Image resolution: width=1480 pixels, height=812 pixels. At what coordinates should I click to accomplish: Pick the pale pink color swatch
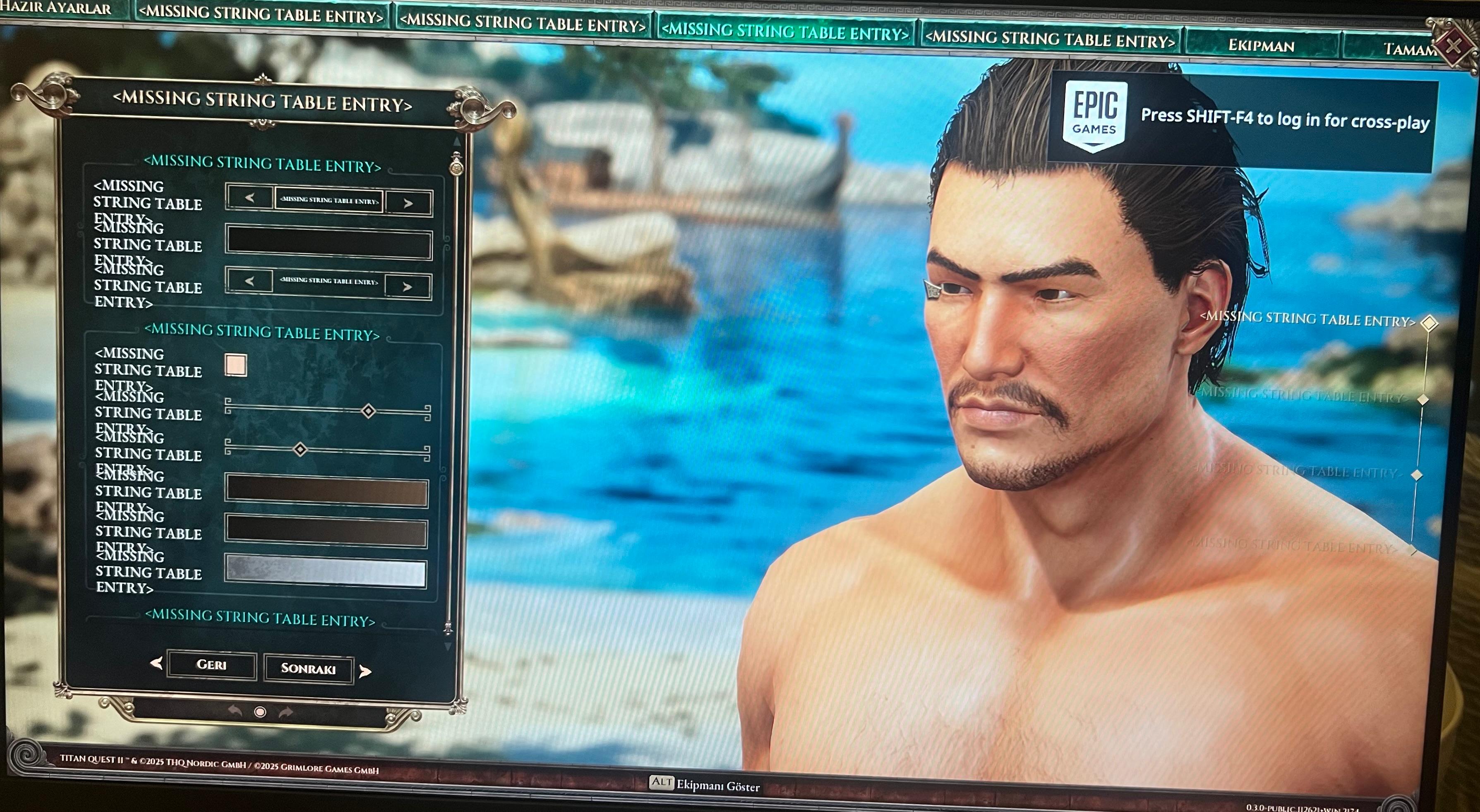click(236, 365)
